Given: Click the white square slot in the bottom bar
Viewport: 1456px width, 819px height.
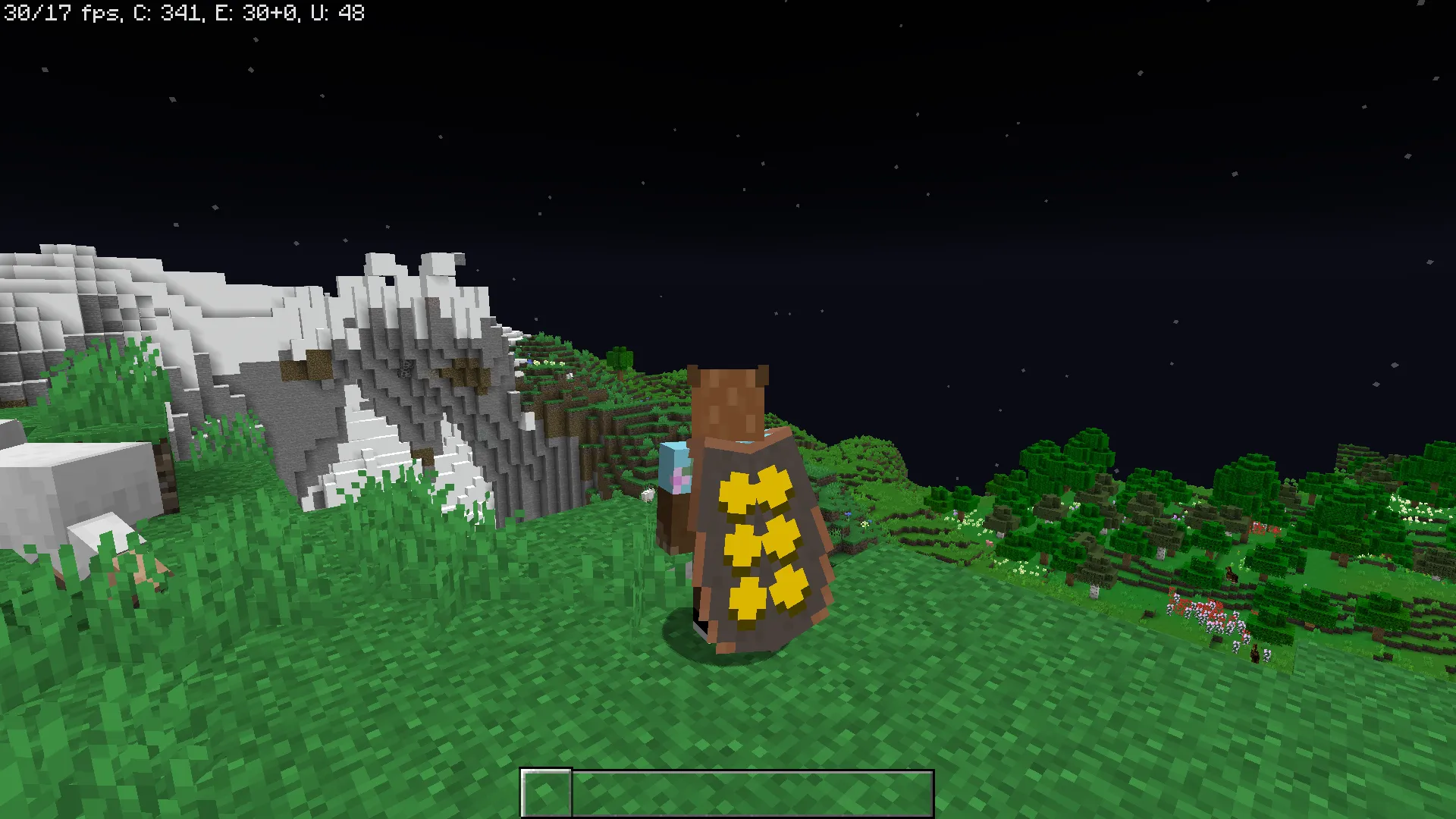Looking at the screenshot, I should (x=546, y=791).
